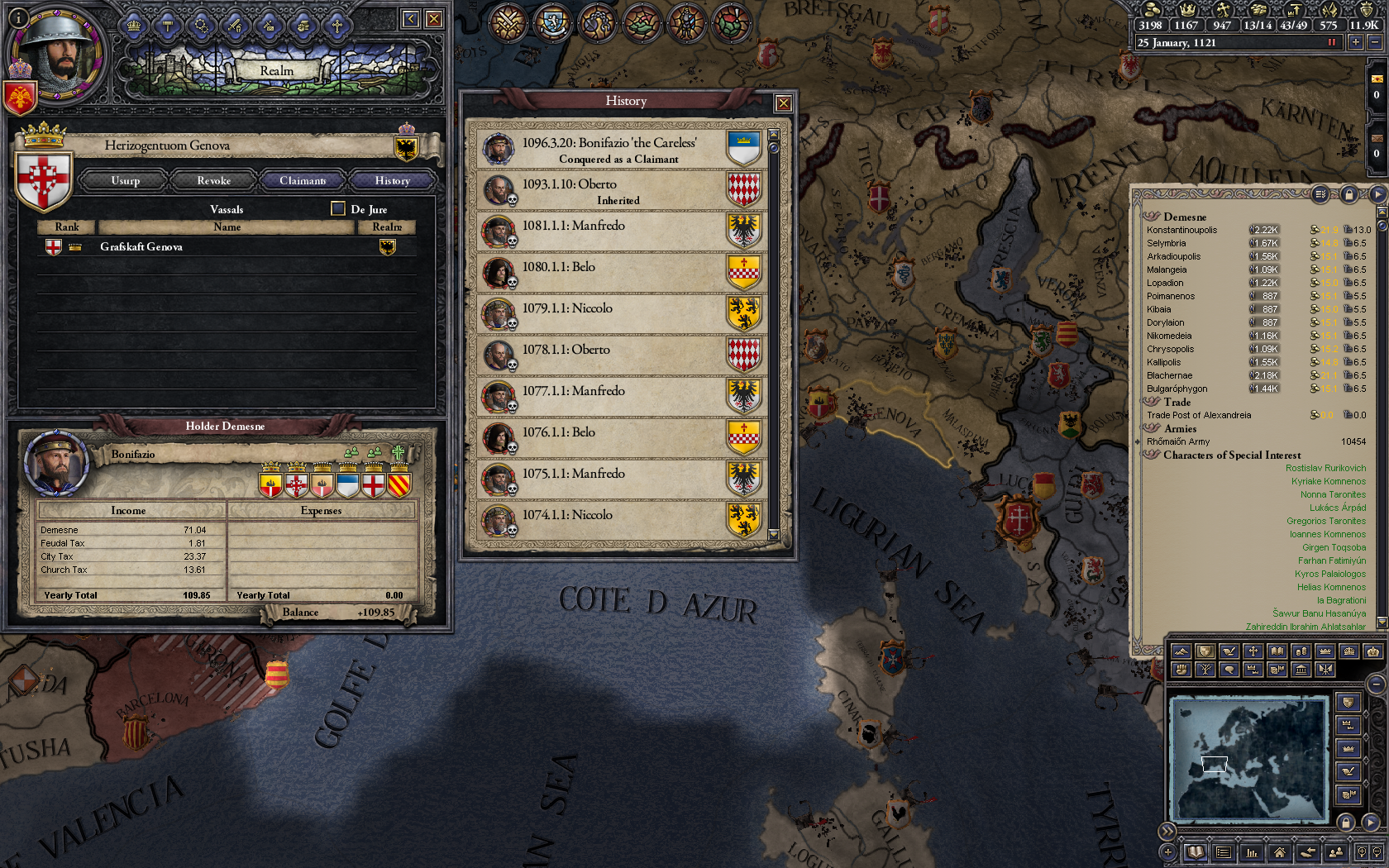This screenshot has width=1389, height=868.
Task: Toggle the De Jure checkbox
Action: (337, 208)
